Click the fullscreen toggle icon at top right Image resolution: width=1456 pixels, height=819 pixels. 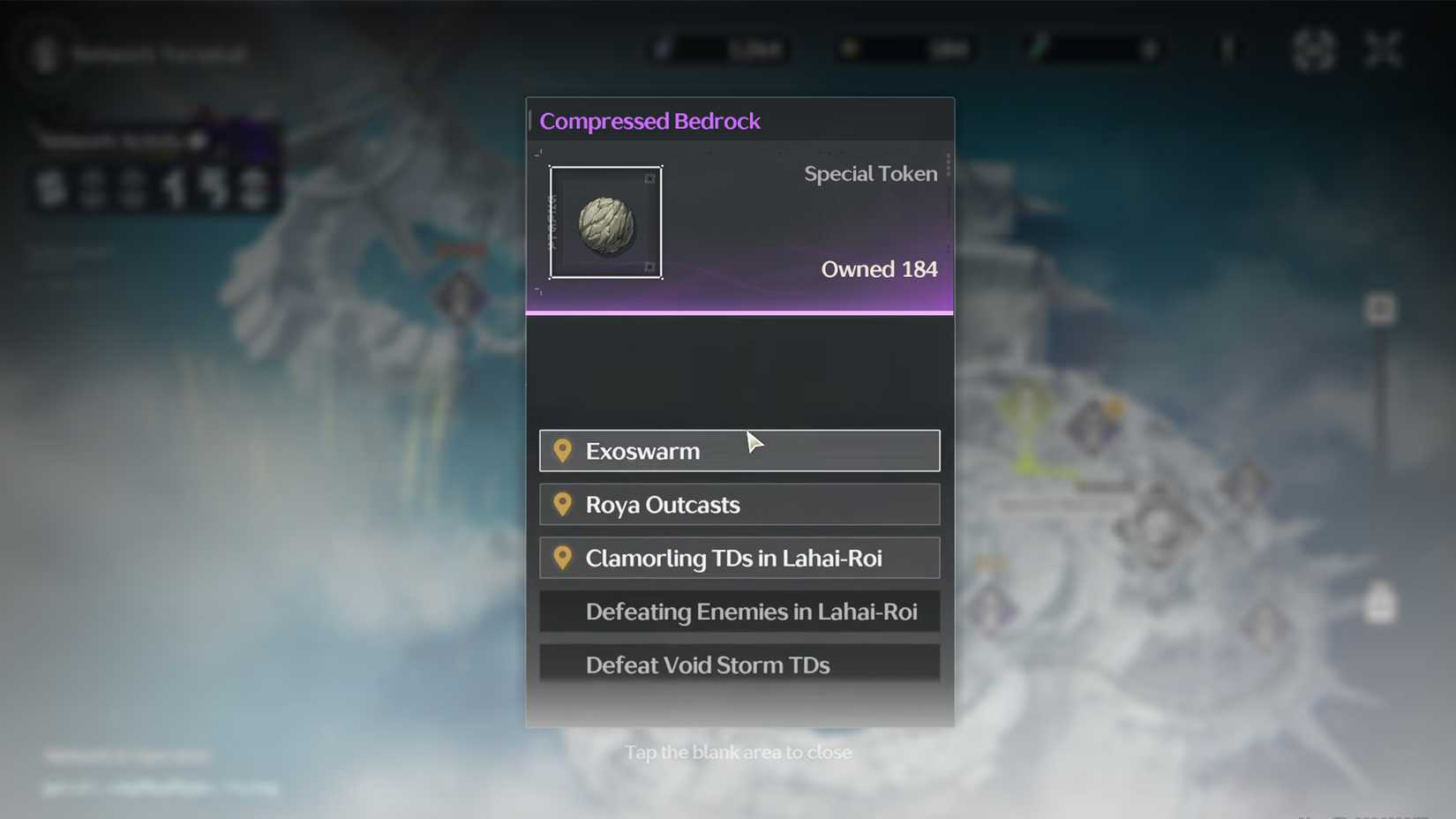point(1384,49)
